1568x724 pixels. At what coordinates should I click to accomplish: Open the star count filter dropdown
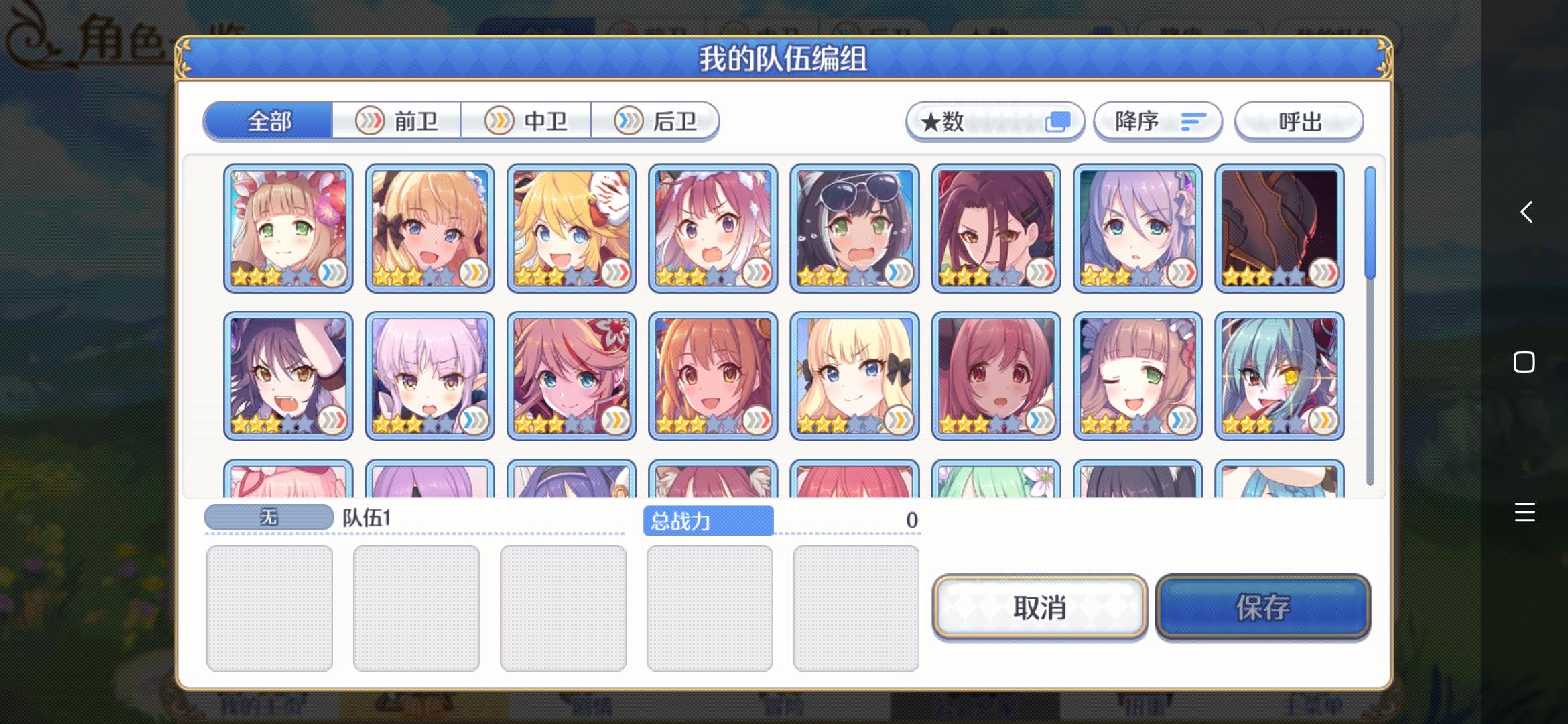994,121
